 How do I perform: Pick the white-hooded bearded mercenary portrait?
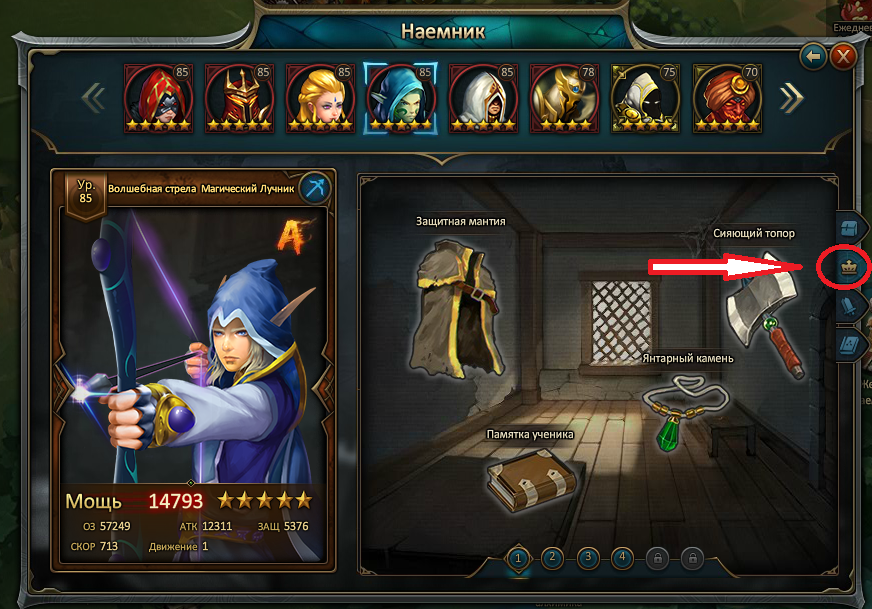[482, 98]
